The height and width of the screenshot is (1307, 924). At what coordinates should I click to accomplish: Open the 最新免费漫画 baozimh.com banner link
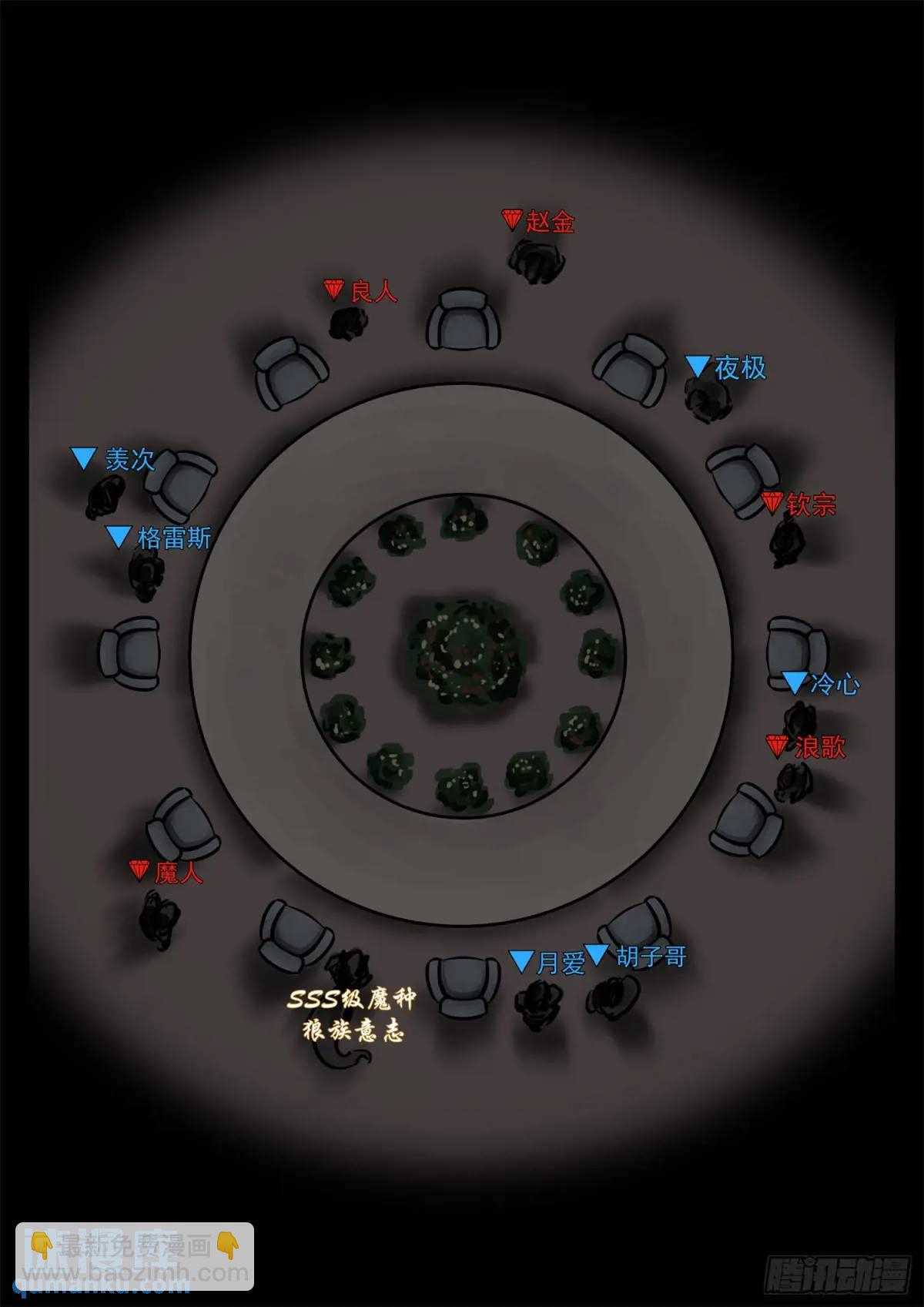(135, 1256)
